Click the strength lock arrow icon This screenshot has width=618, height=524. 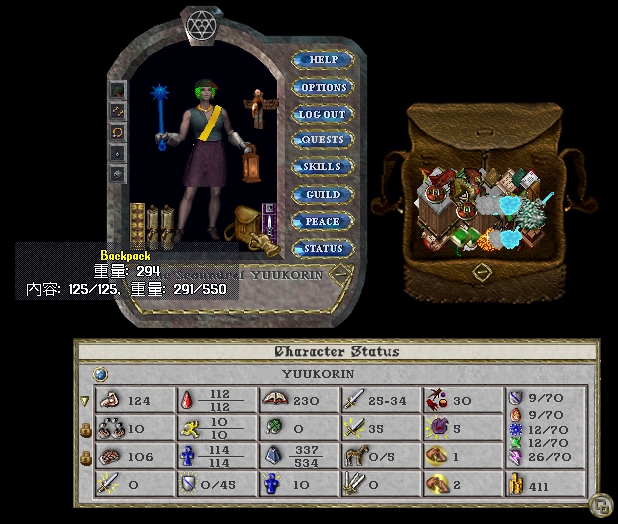[85, 401]
